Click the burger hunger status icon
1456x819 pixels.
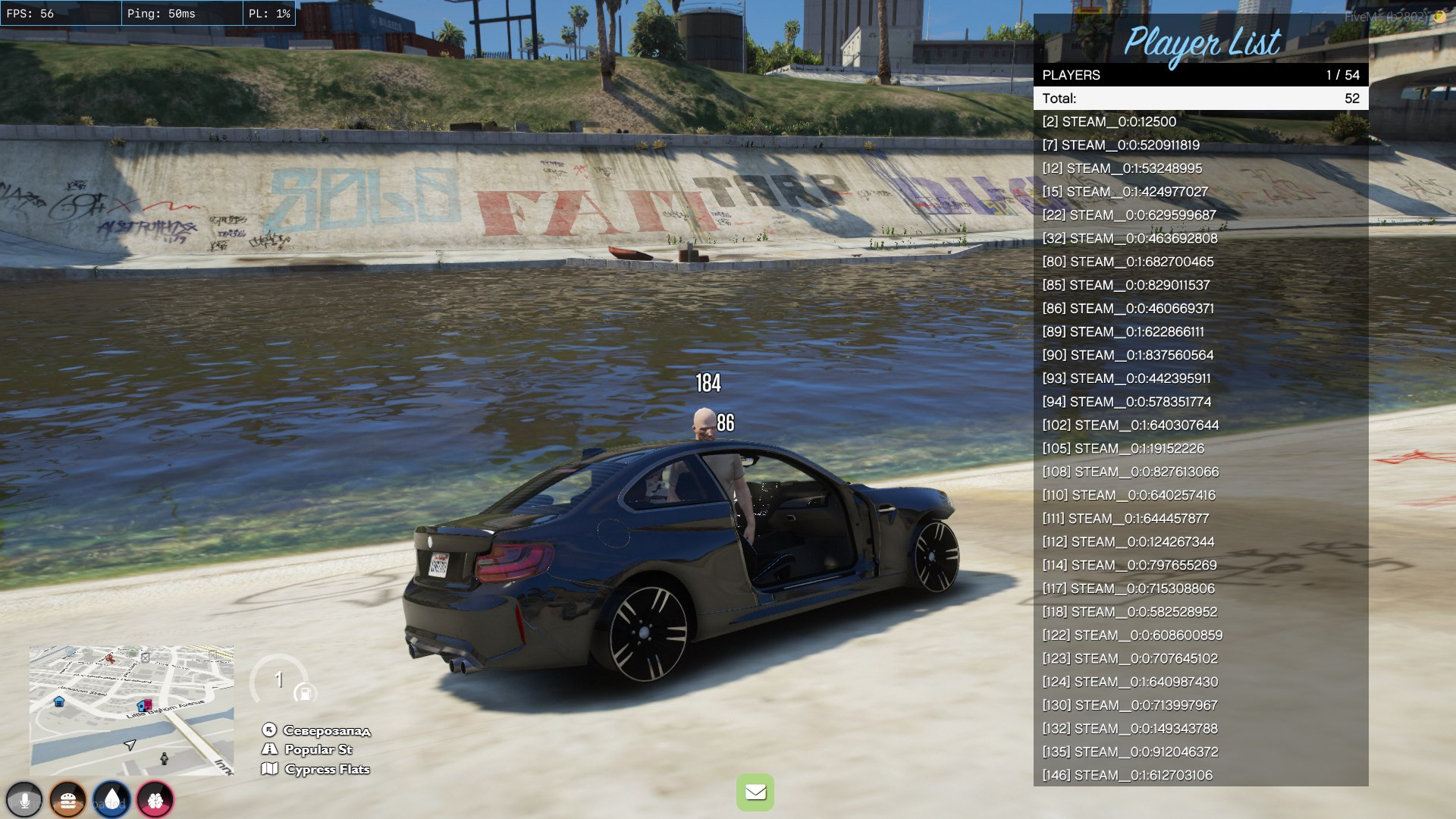coord(67,800)
